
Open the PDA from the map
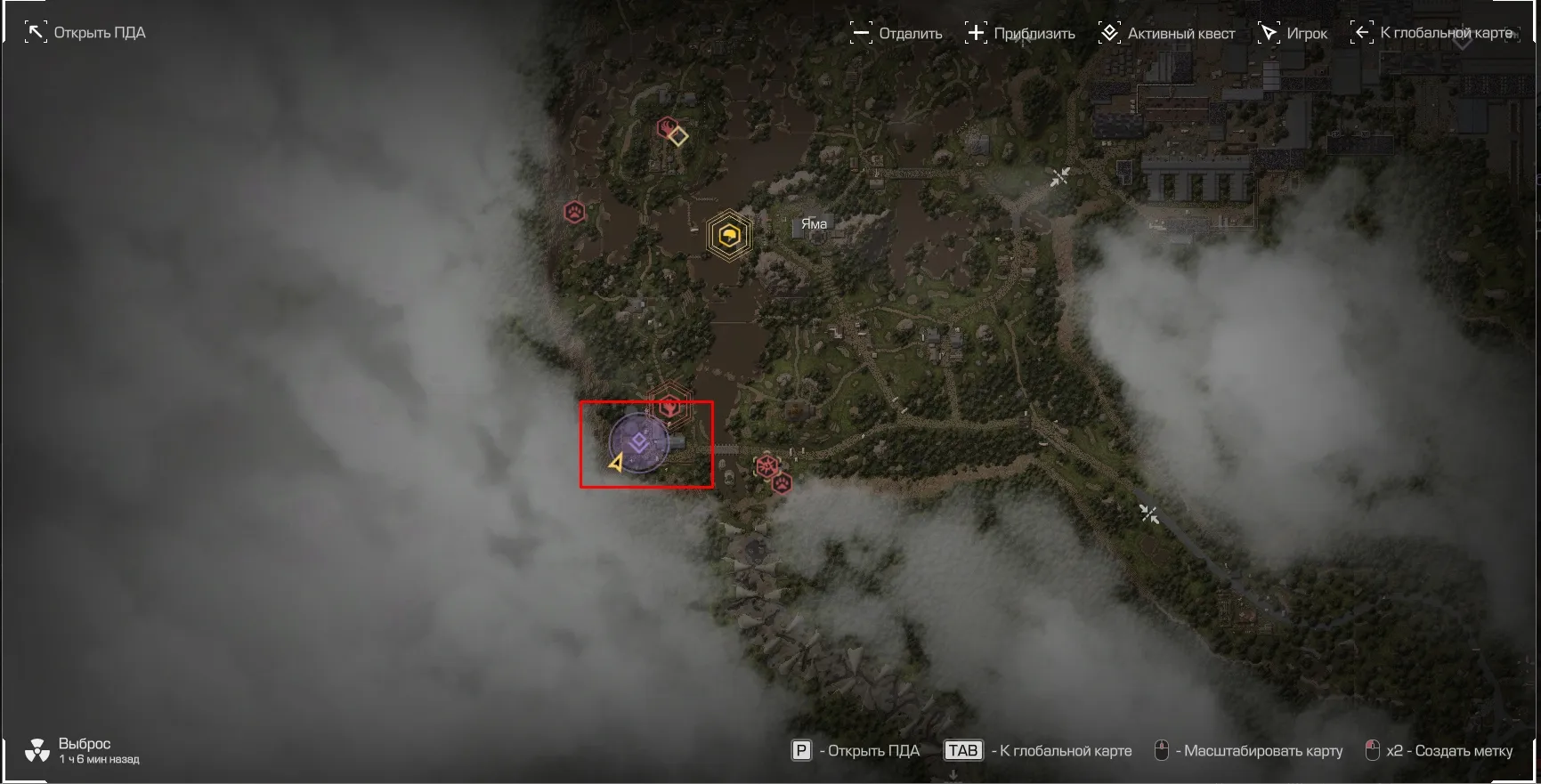[85, 33]
